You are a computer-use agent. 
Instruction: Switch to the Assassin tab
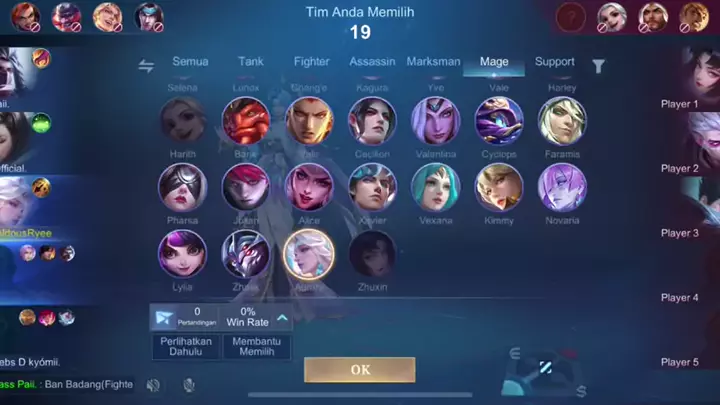(x=372, y=62)
